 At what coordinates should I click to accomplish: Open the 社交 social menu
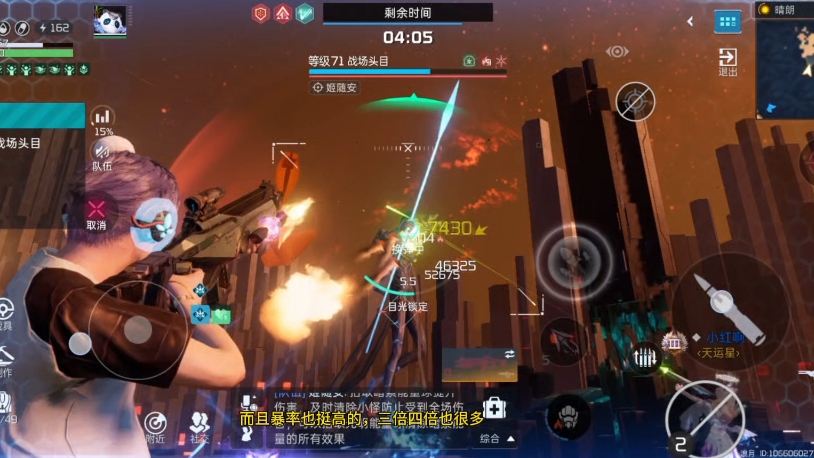pyautogui.click(x=199, y=426)
